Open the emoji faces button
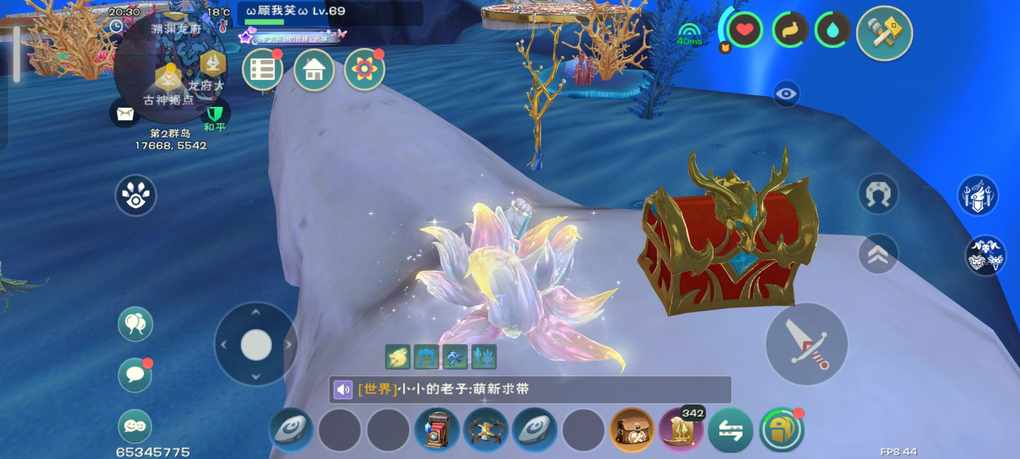1020x459 pixels. (135, 425)
